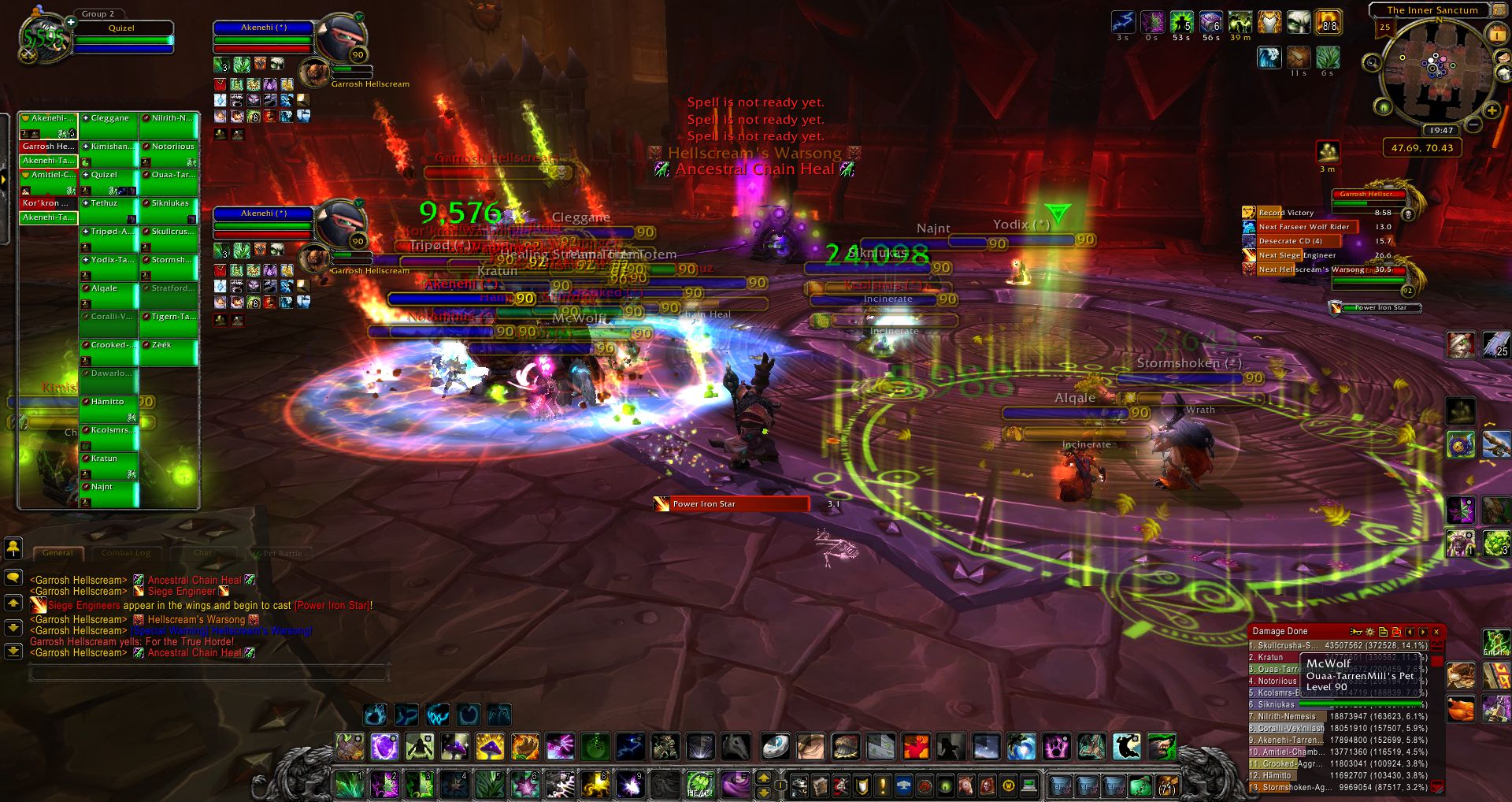Open the Guild micro menu button with shield

coord(862,785)
